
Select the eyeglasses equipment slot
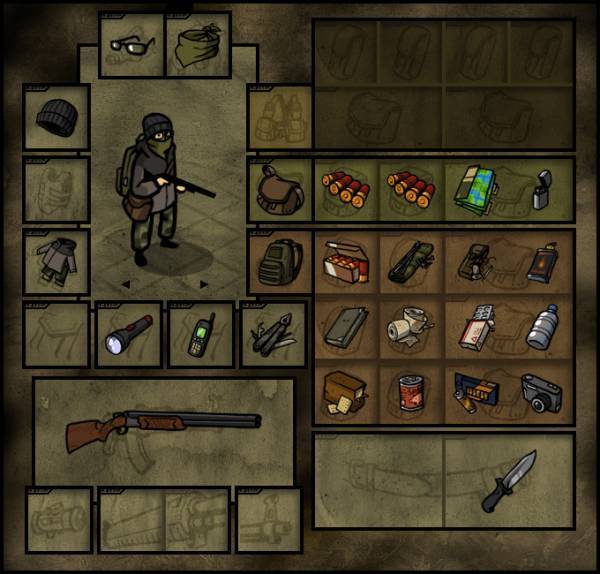(132, 45)
